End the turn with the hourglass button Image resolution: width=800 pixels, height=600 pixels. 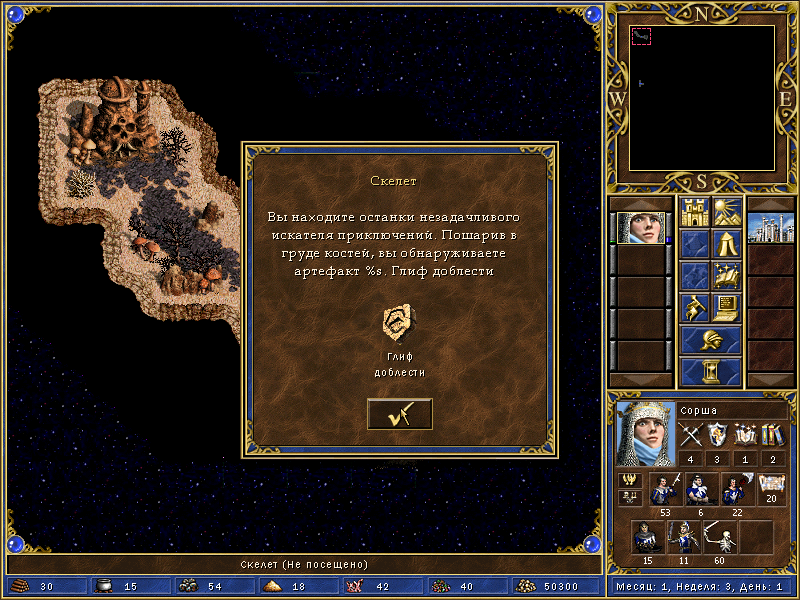(x=710, y=372)
